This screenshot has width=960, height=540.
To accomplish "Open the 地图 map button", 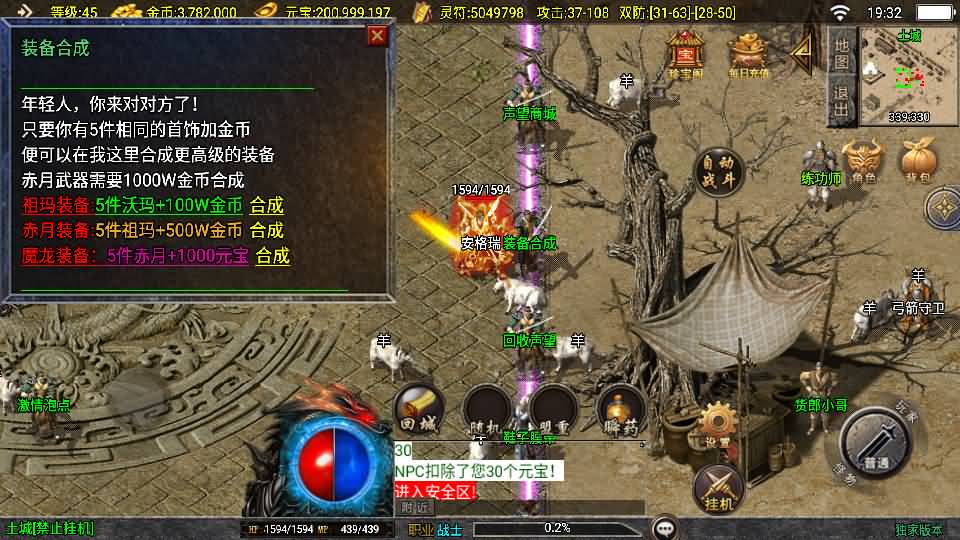I will point(842,52).
